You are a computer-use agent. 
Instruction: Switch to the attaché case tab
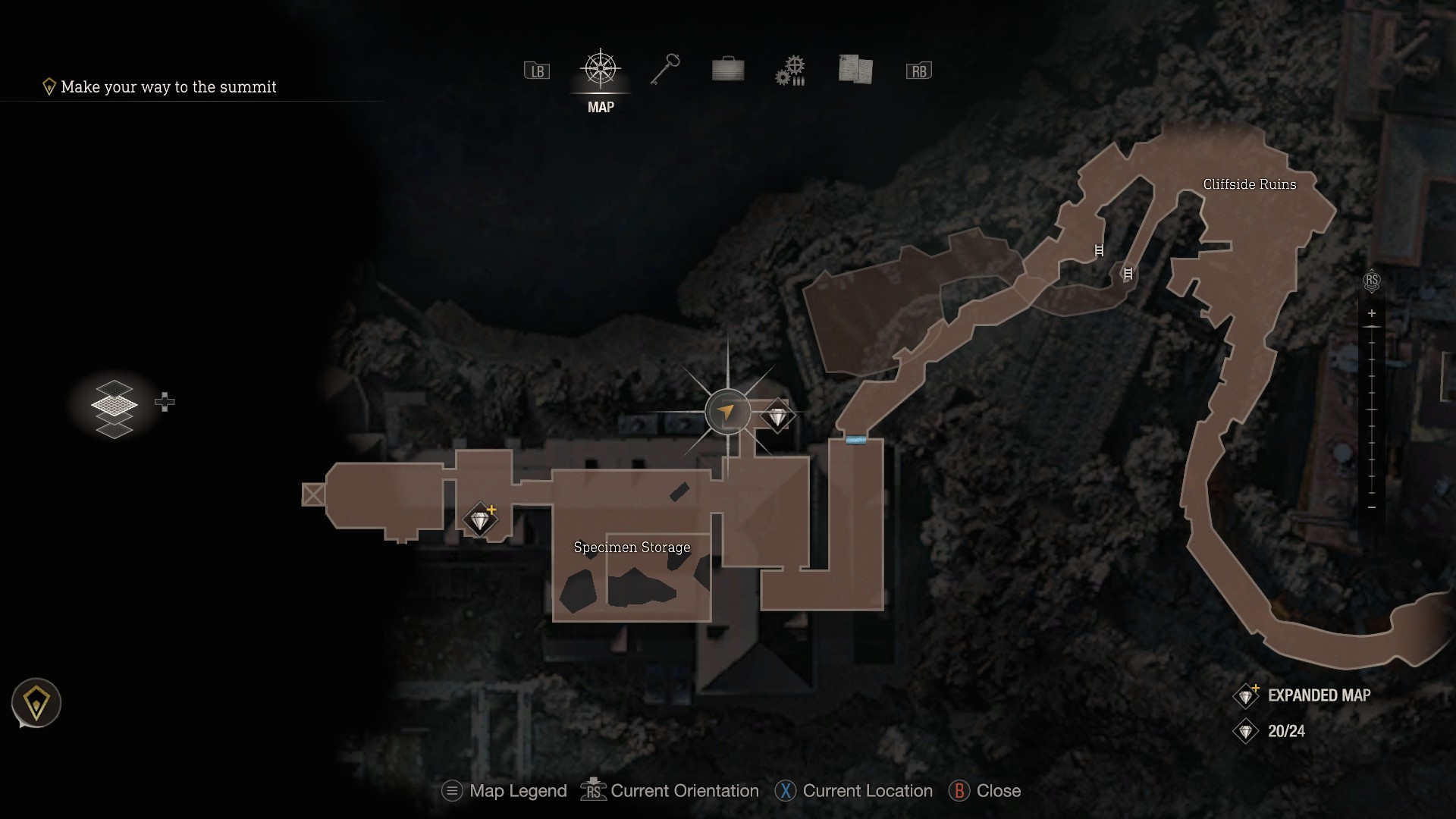coord(728,70)
